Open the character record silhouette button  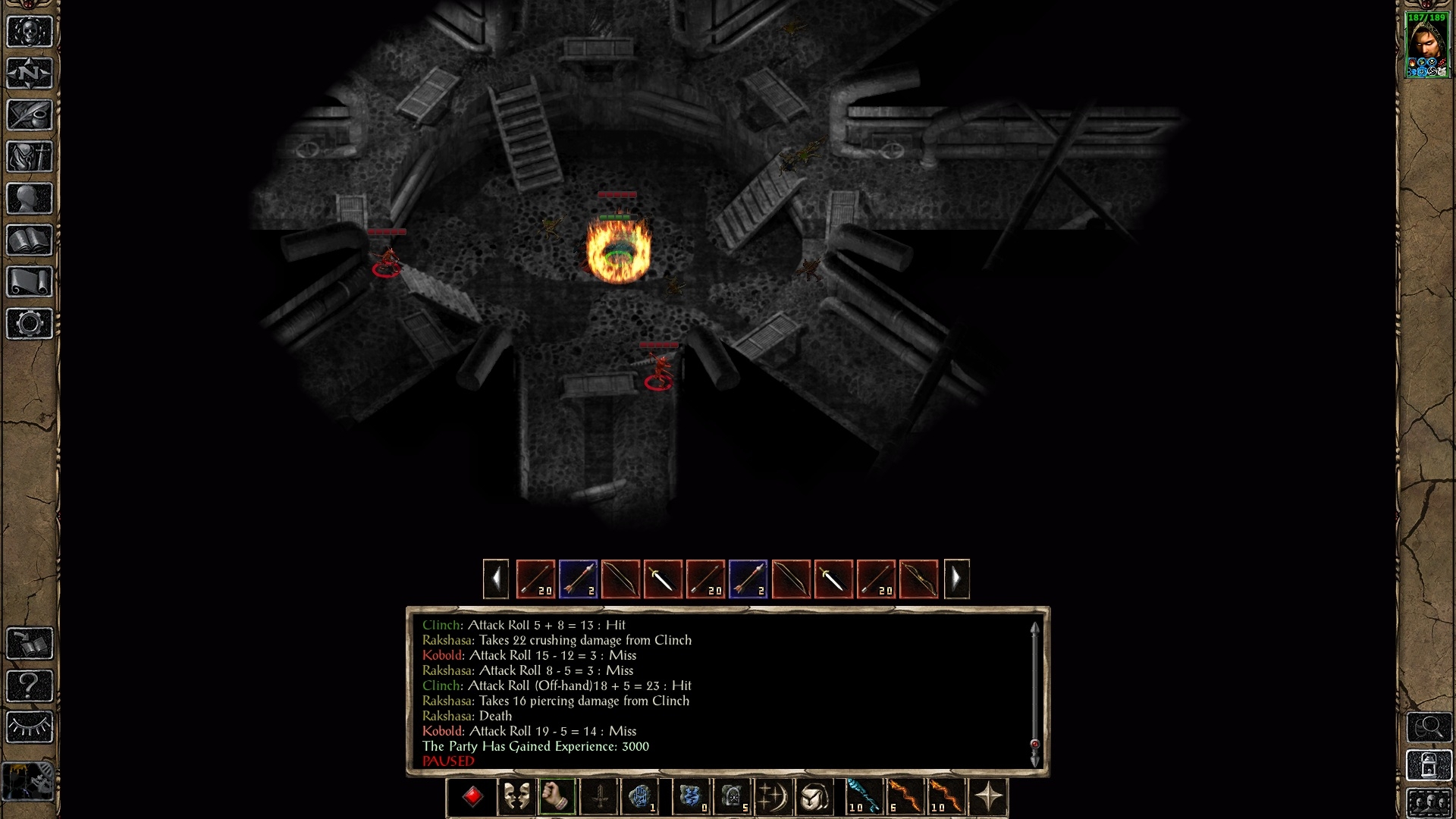click(30, 199)
